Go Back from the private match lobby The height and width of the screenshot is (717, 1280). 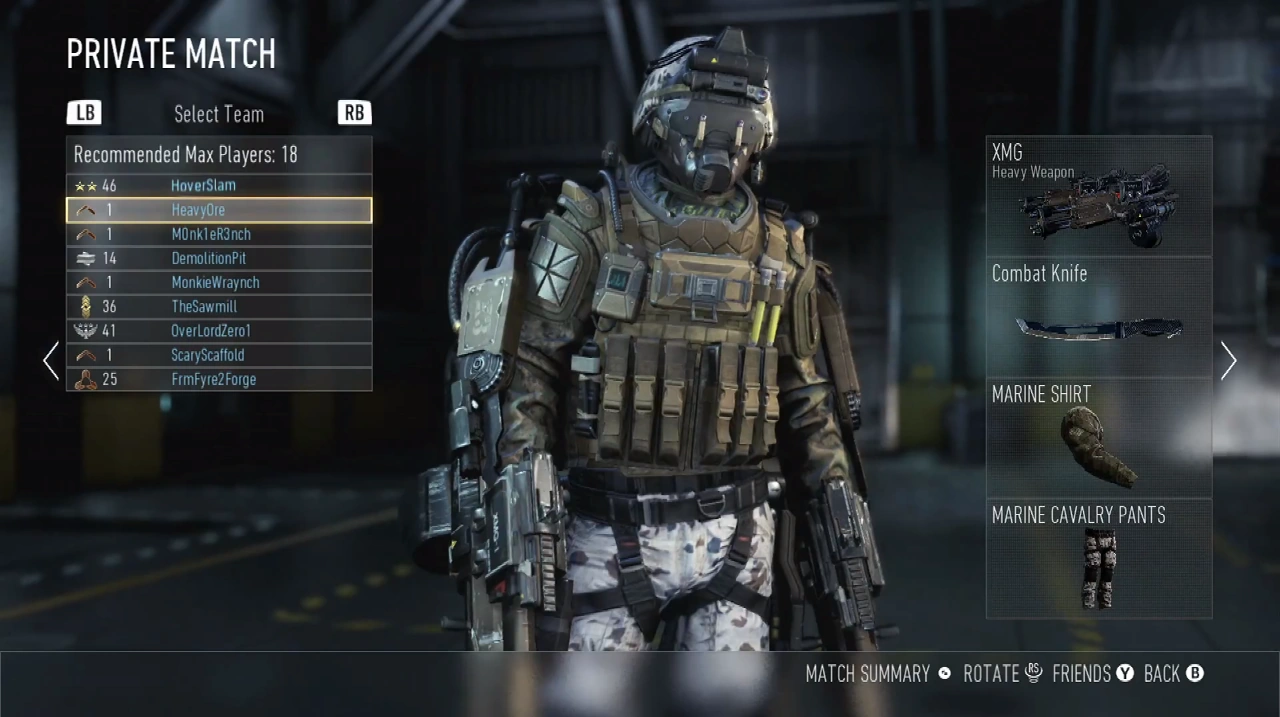coord(1172,674)
